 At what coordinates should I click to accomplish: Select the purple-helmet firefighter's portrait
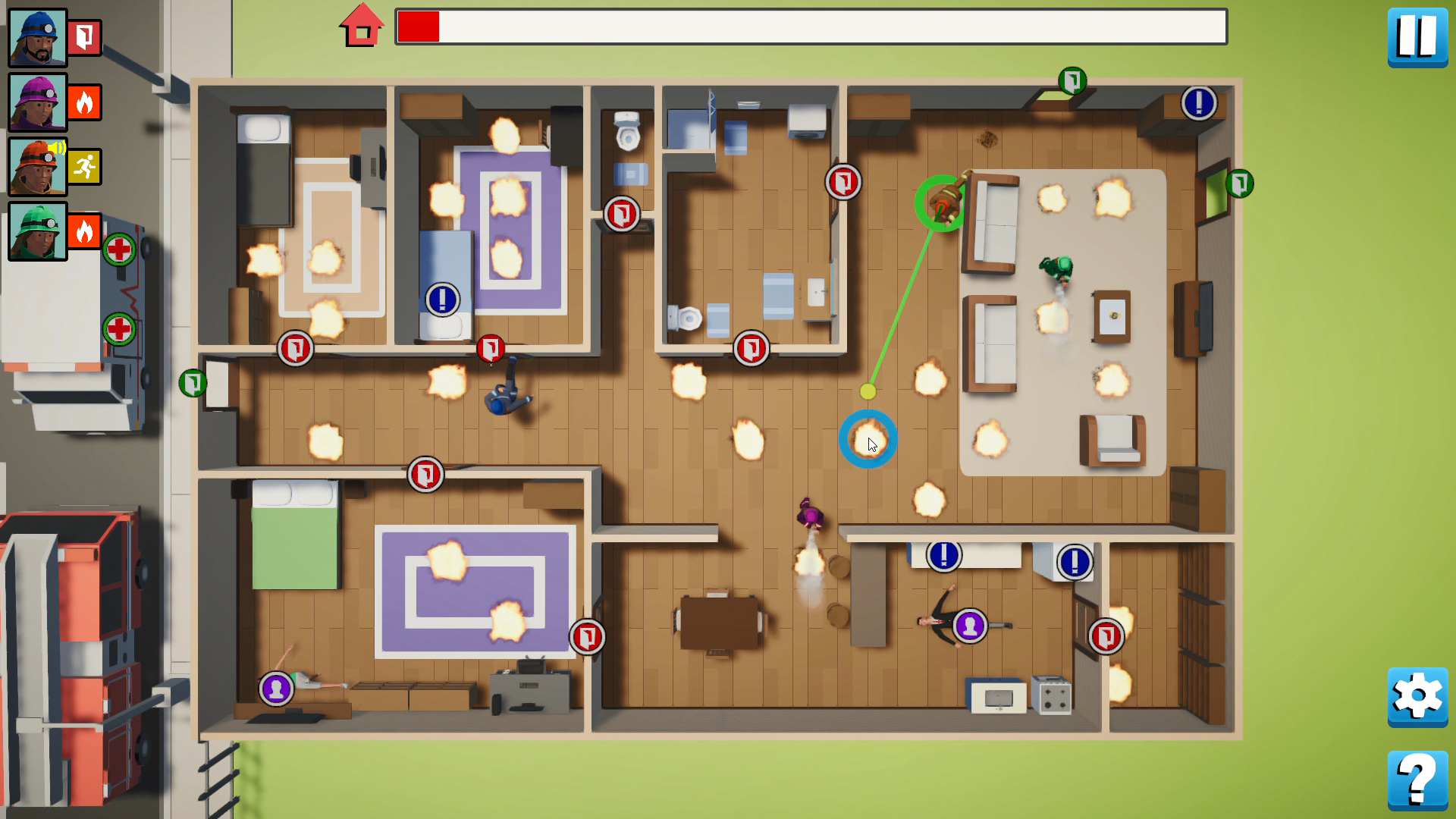tap(37, 102)
